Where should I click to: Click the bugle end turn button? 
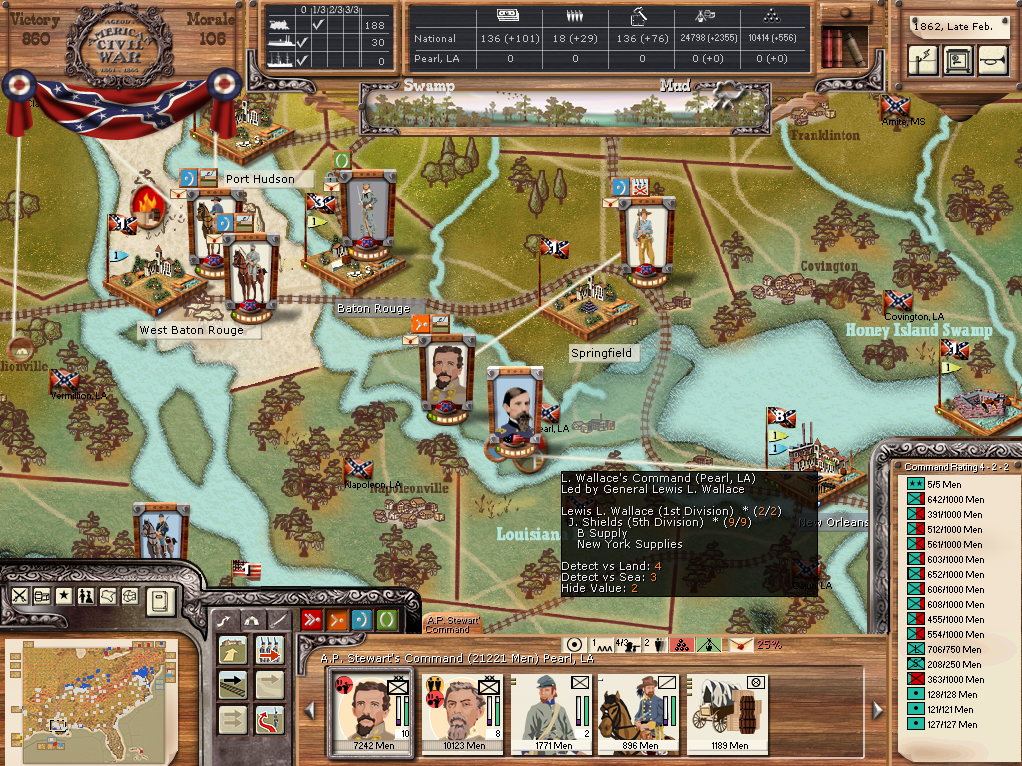992,61
